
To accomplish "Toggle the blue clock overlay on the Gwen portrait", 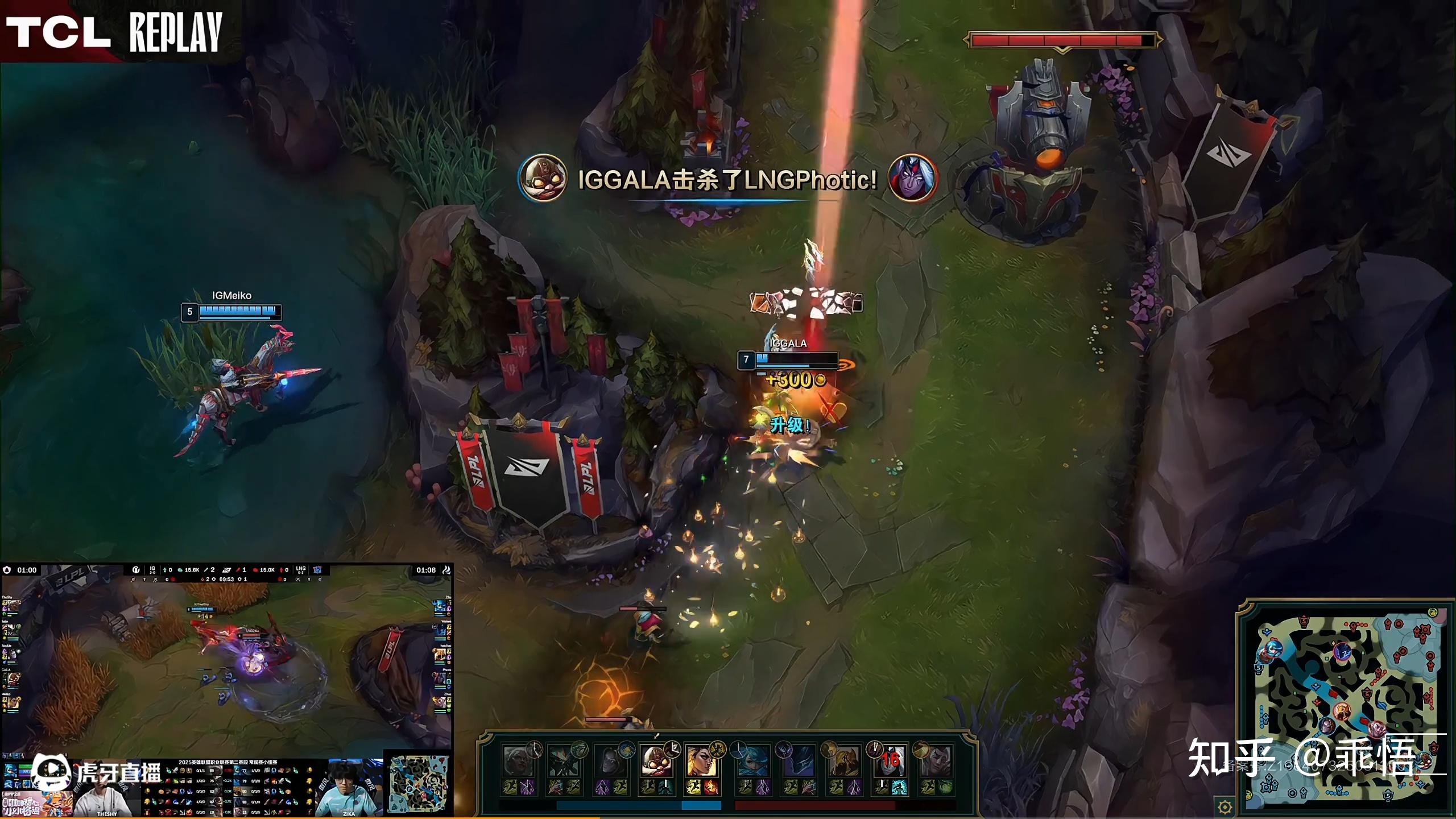I will 738,748.
